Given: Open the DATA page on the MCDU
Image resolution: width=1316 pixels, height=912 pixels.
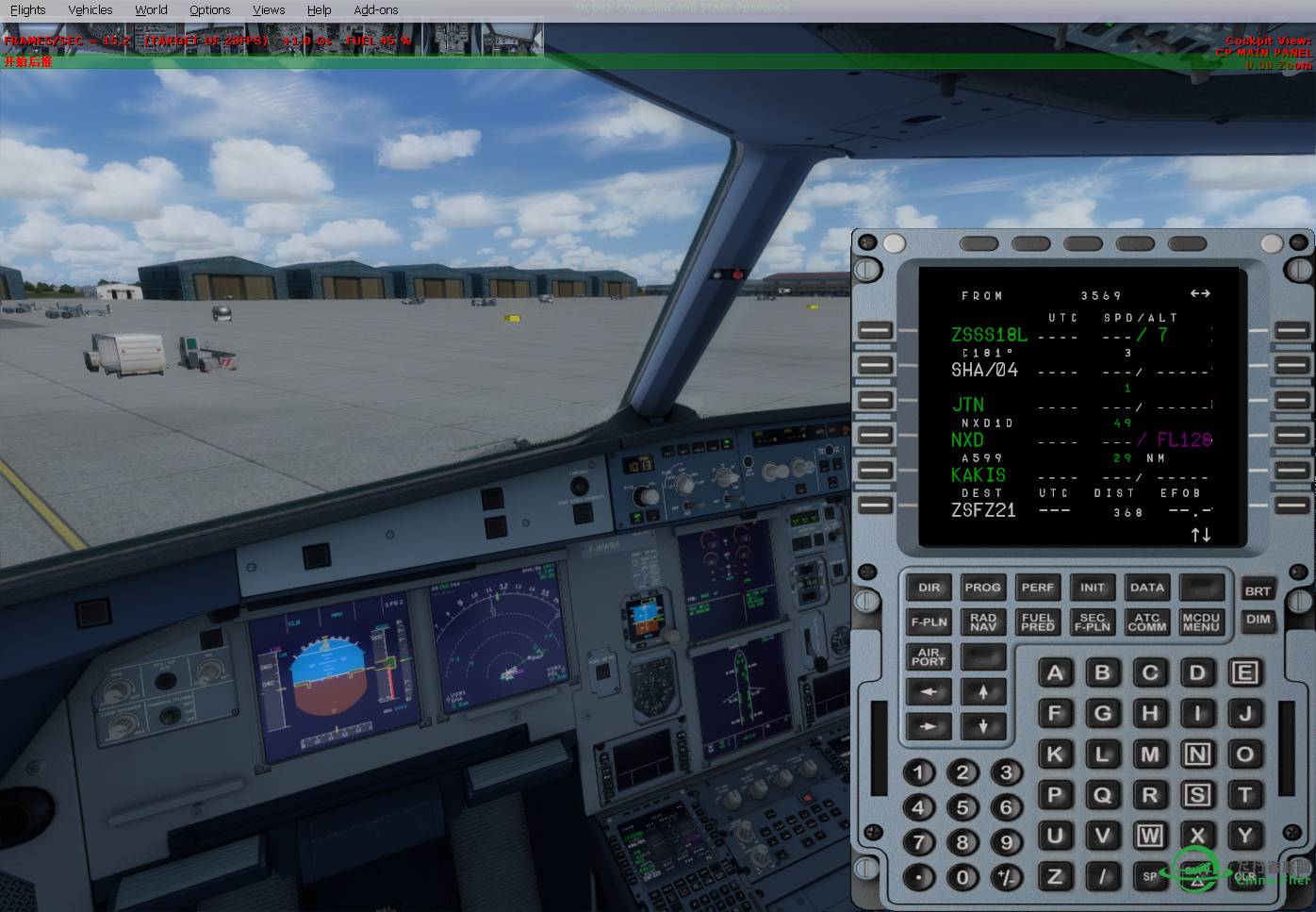Looking at the screenshot, I should click(1146, 588).
